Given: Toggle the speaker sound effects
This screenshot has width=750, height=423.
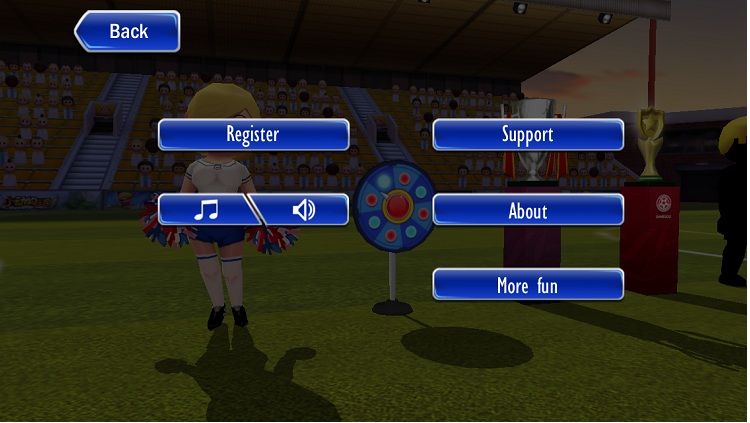Looking at the screenshot, I should coord(304,210).
